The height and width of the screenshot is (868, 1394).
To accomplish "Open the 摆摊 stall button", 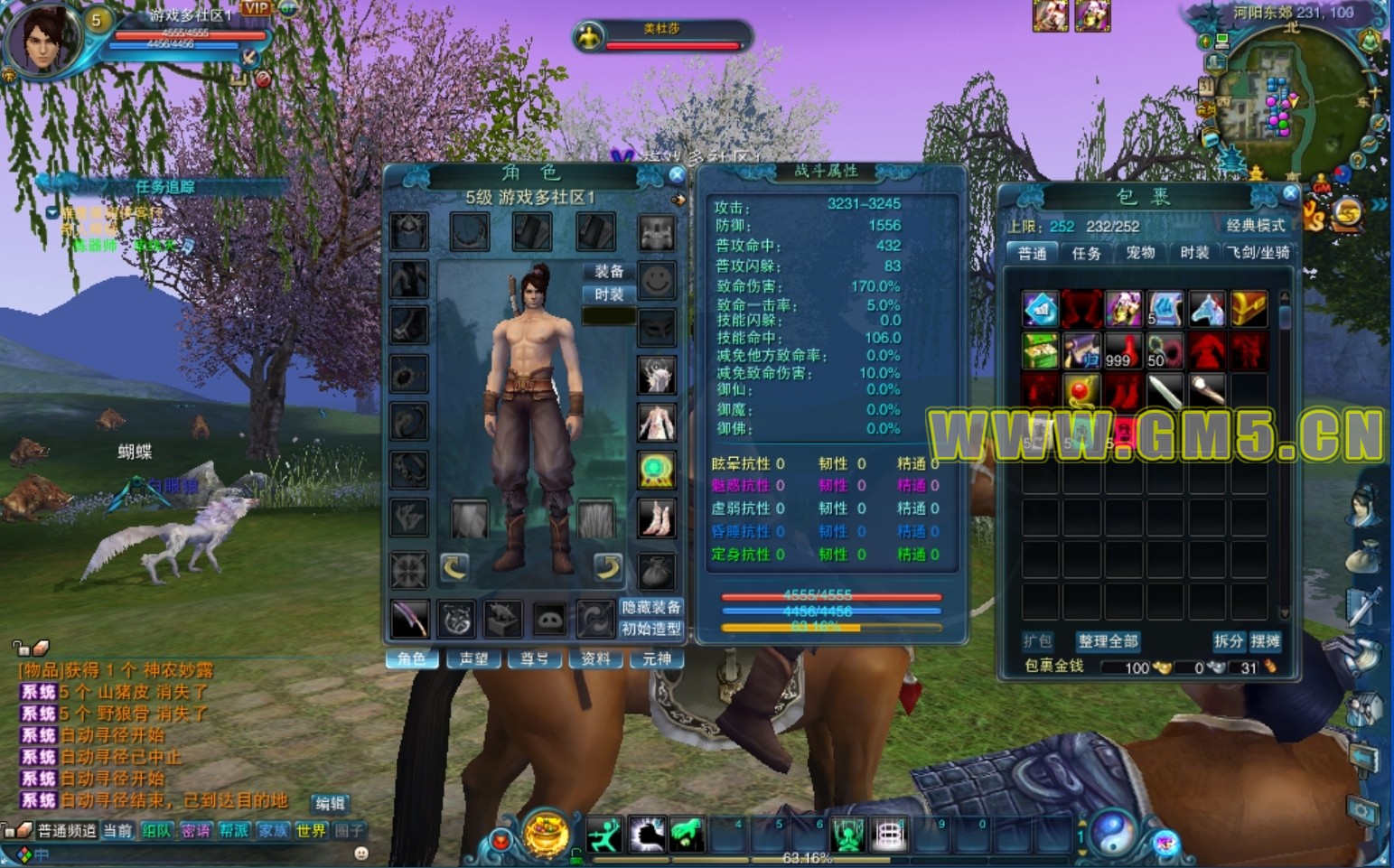I will point(1265,641).
